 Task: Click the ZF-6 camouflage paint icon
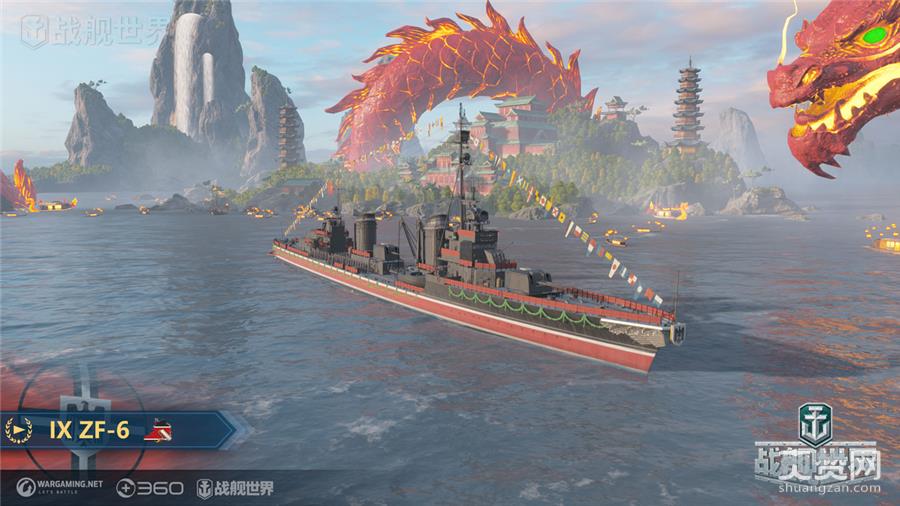coord(158,431)
